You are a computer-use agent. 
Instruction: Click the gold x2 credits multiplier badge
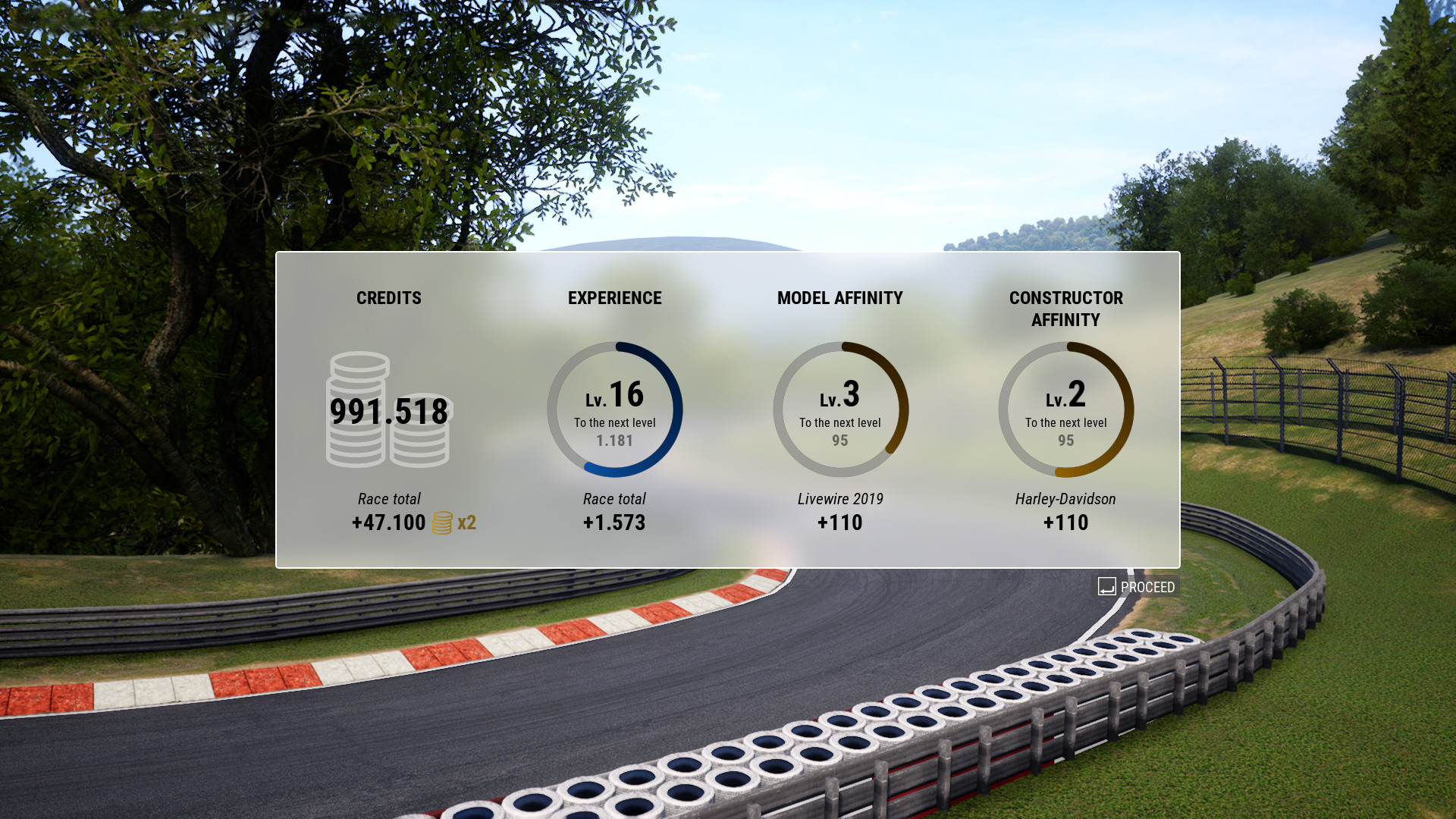[x=468, y=523]
